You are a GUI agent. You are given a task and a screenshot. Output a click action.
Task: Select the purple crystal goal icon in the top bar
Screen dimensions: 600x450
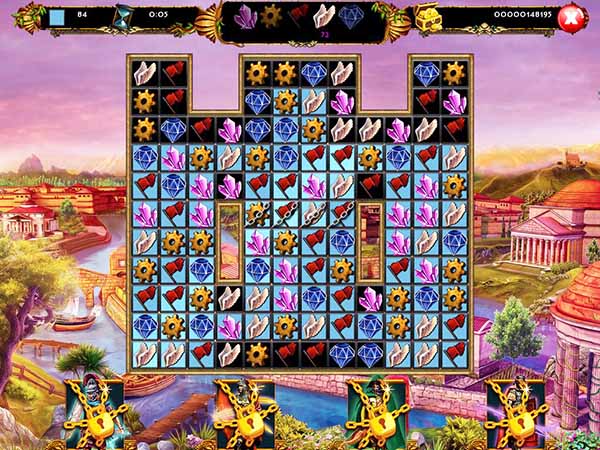(245, 16)
